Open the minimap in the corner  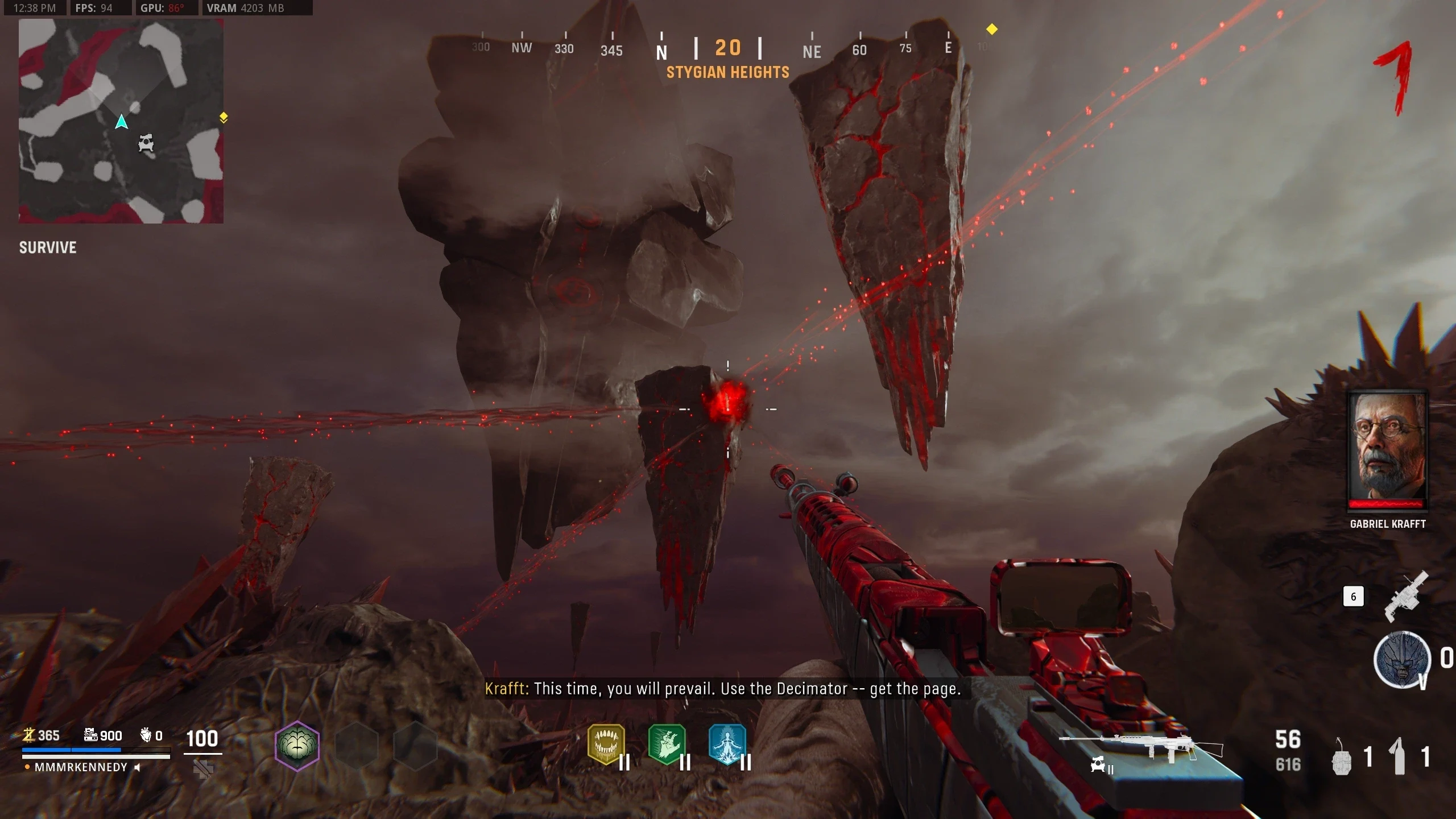point(121,121)
